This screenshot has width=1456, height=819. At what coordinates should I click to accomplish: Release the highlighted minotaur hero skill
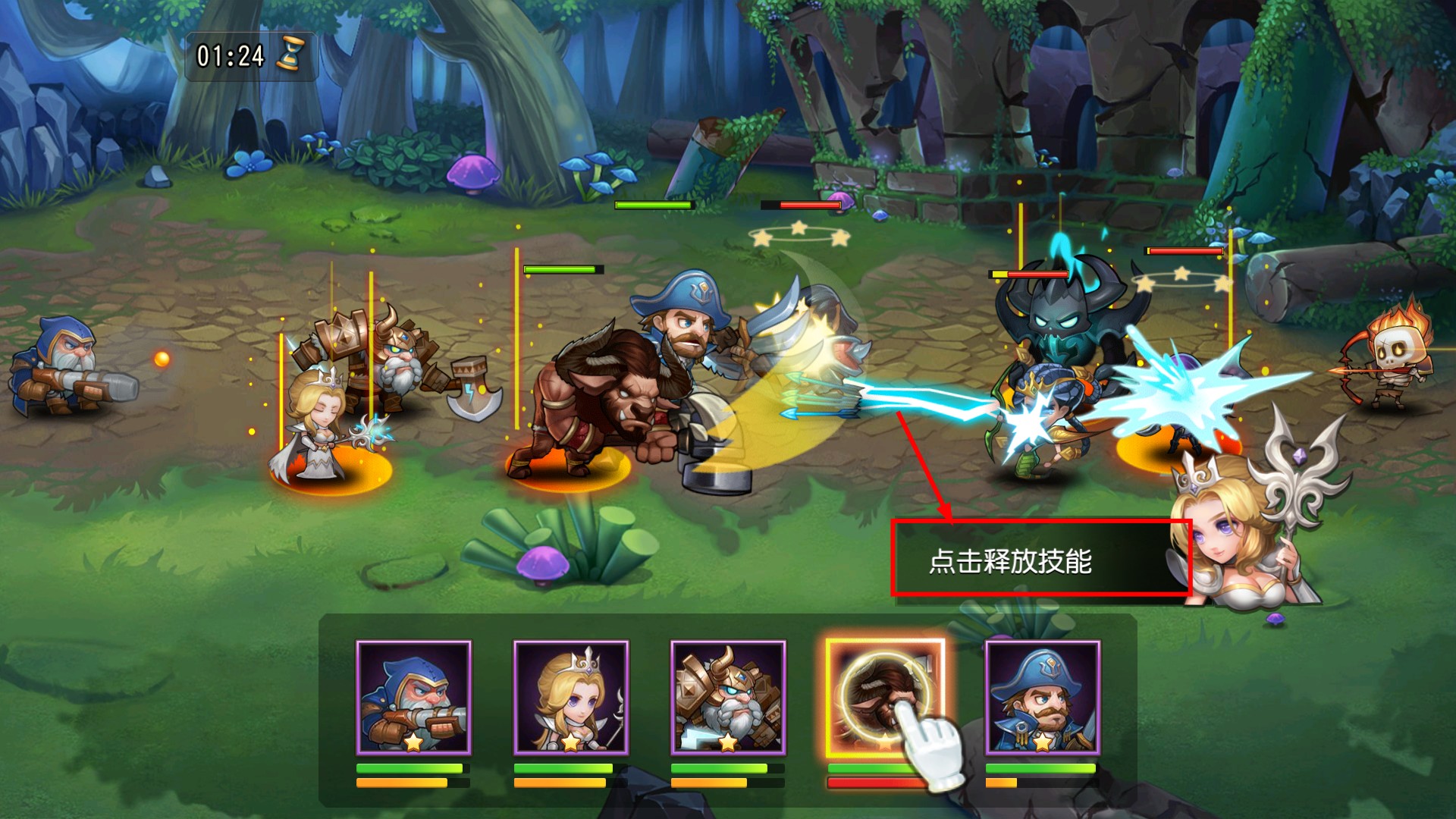click(885, 698)
